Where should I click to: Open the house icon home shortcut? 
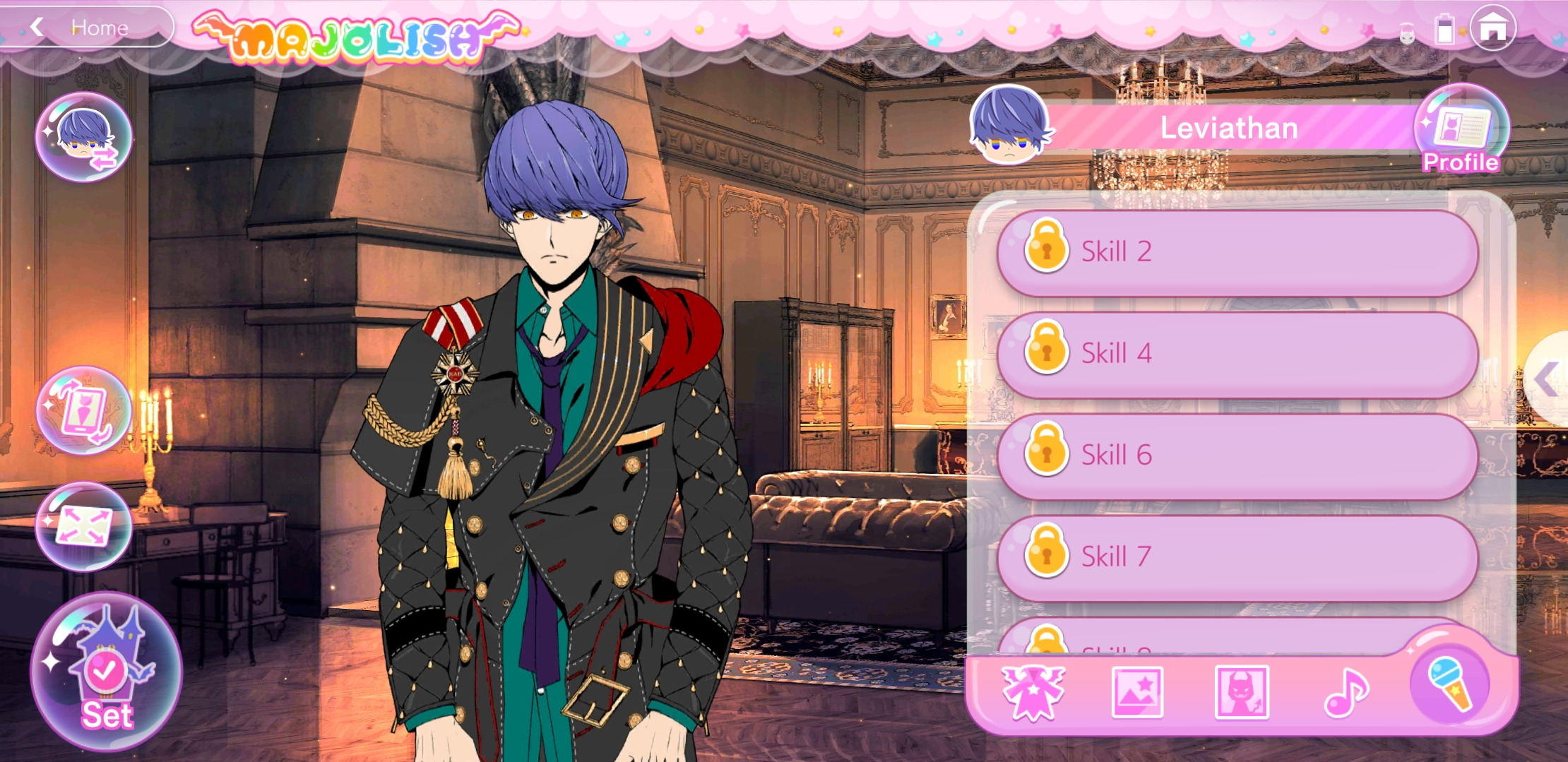(x=1492, y=29)
